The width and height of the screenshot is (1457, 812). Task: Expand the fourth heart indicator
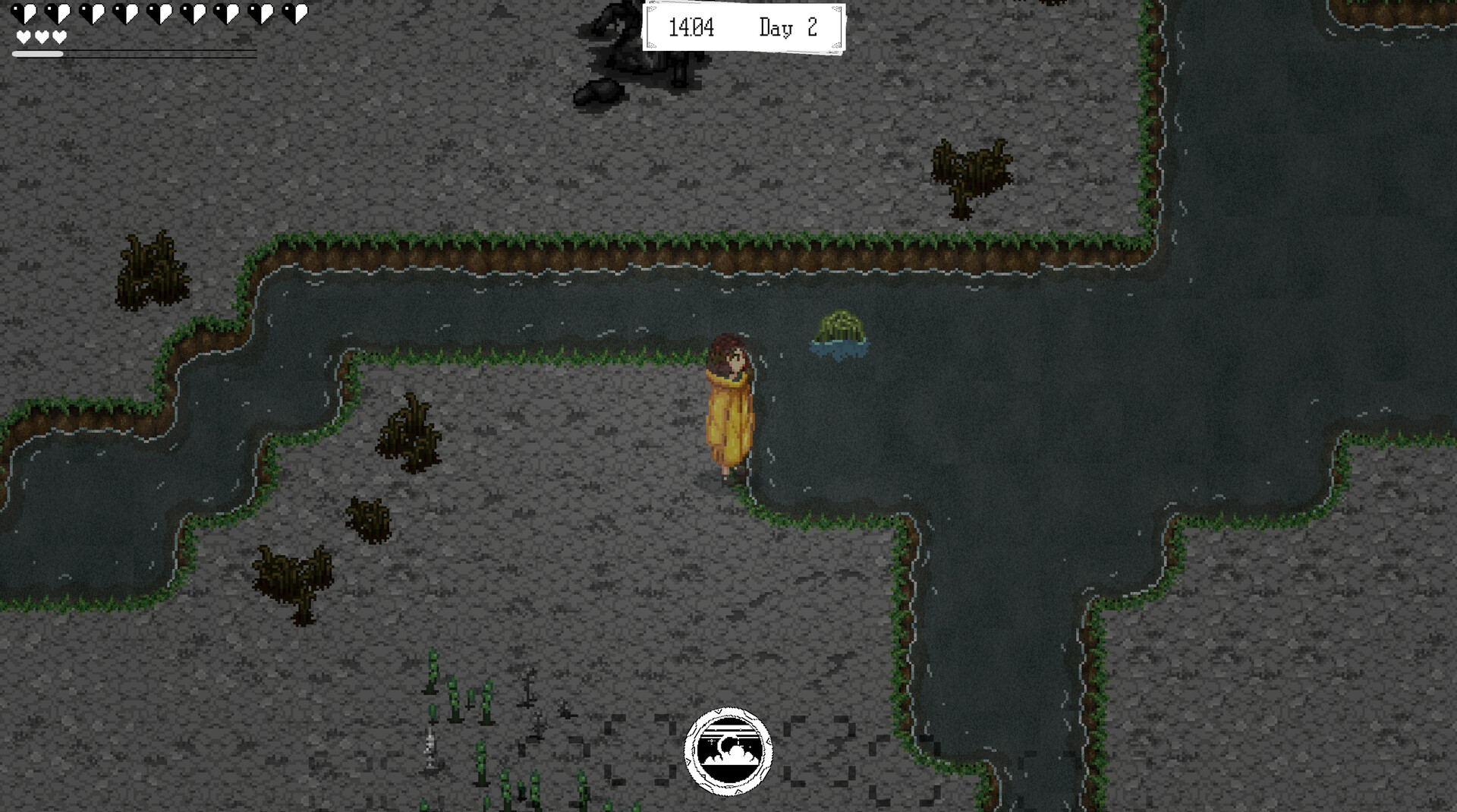(x=126, y=13)
